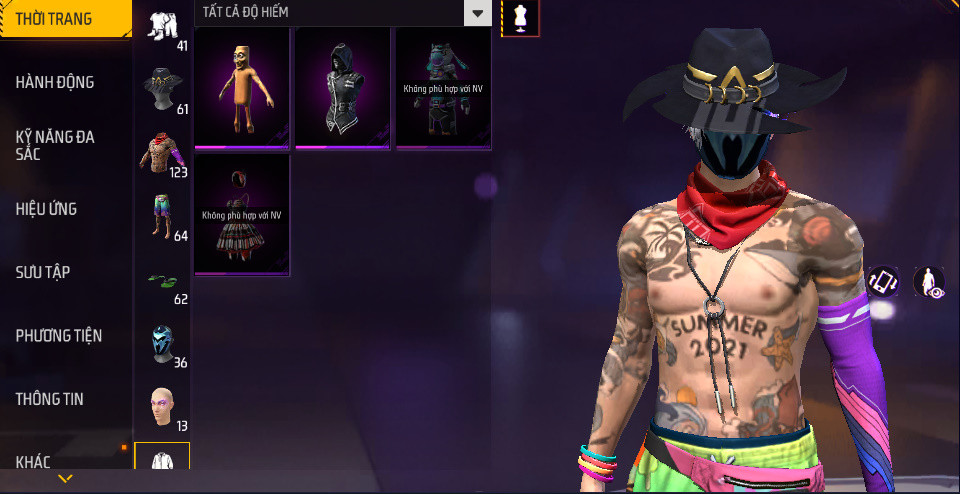Viewport: 960px width, 494px height.
Task: Toggle the character visibility eye icon
Action: click(x=930, y=282)
